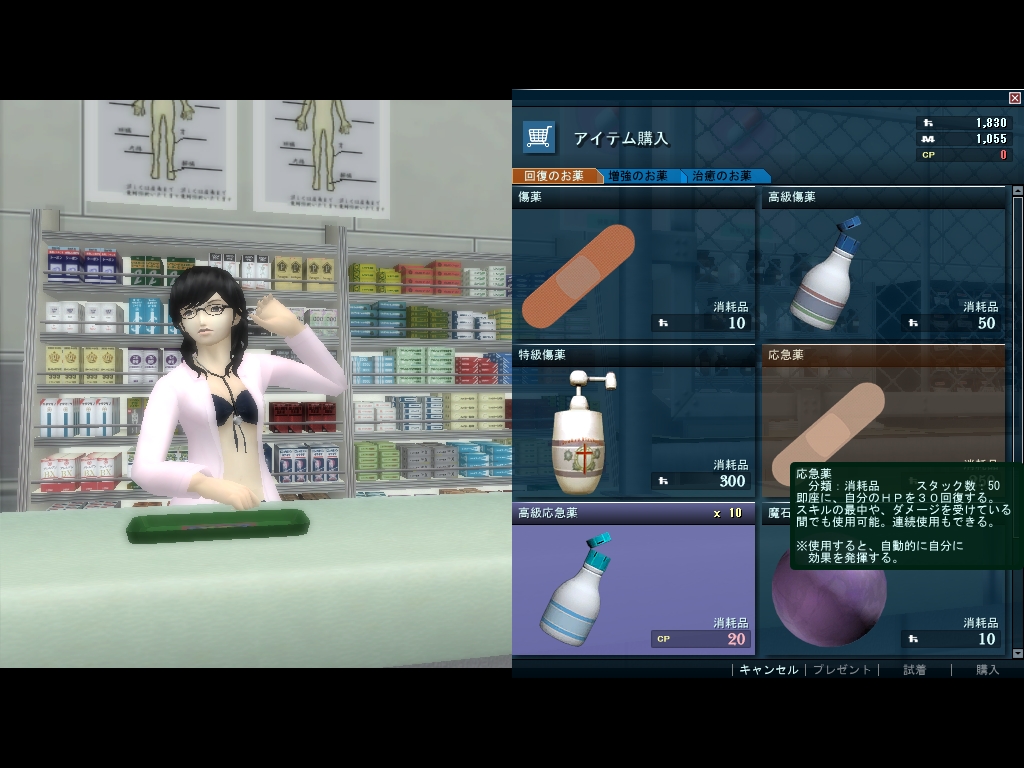This screenshot has width=1024, height=768.
Task: Switch to the 増強のお薬 tab
Action: tap(637, 176)
